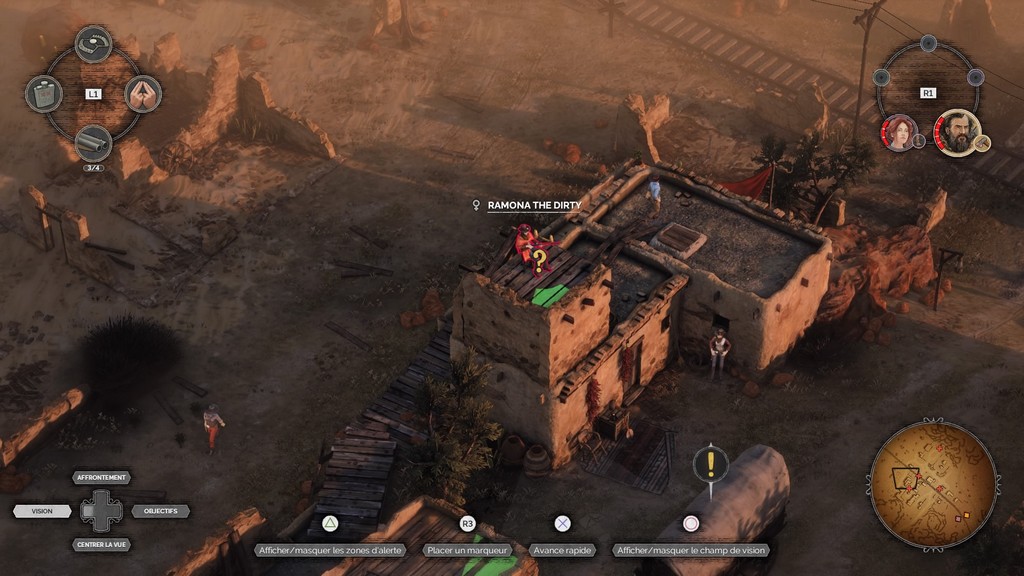
Task: Open the circular minimap
Action: click(x=933, y=484)
